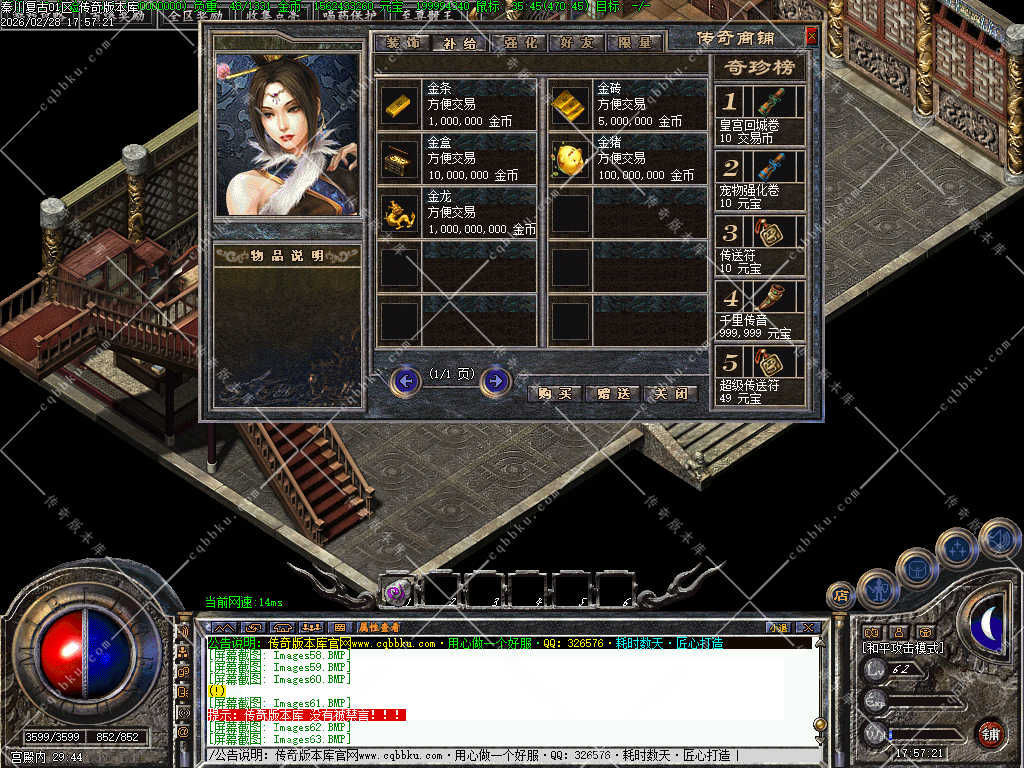The image size is (1024, 768).
Task: Choose the 金砖 gold brick item
Action: coord(568,104)
